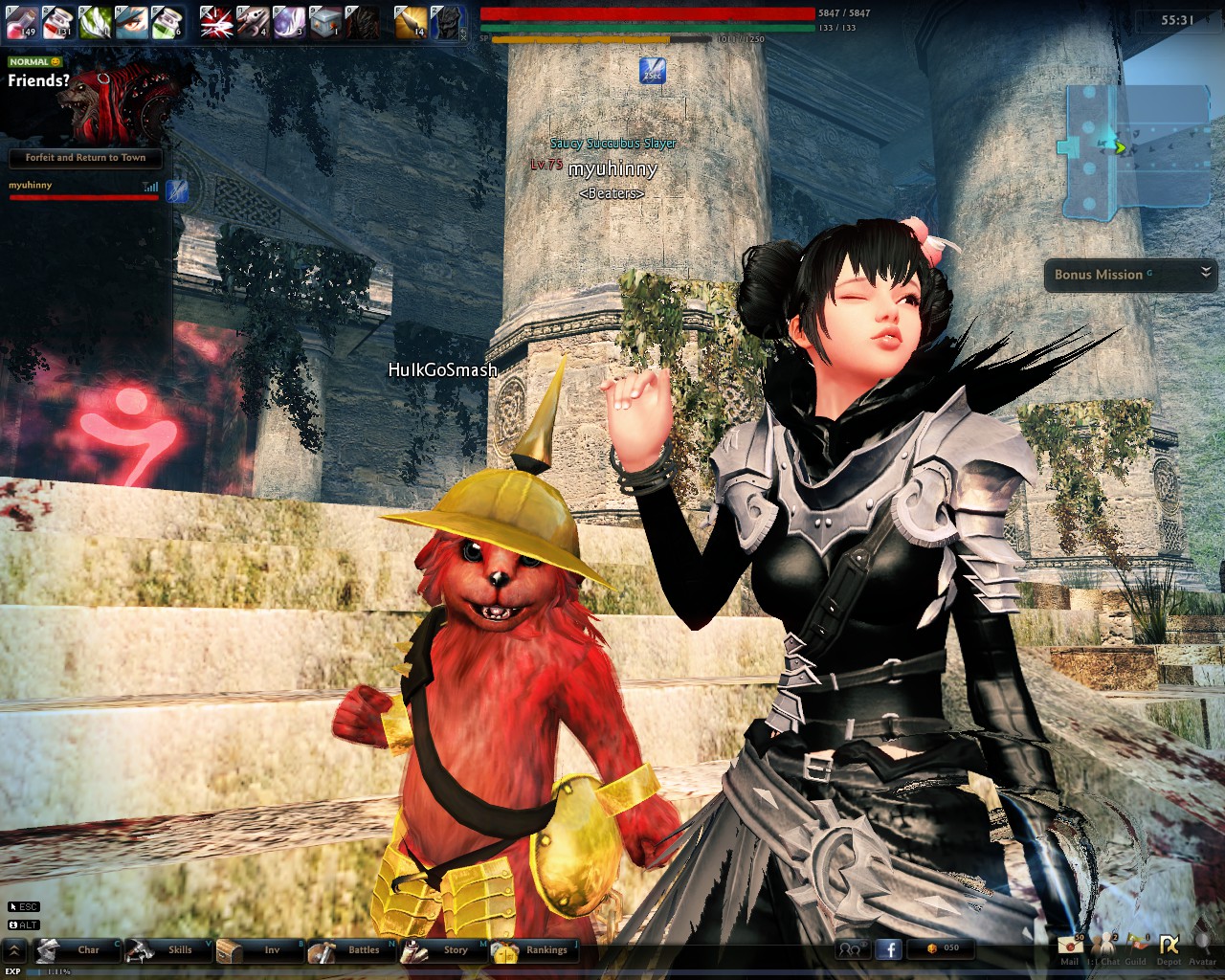Open the Battles menu
The width and height of the screenshot is (1225, 980).
click(352, 949)
